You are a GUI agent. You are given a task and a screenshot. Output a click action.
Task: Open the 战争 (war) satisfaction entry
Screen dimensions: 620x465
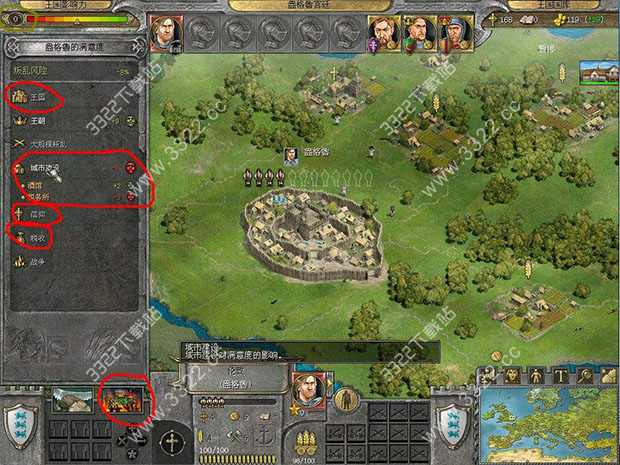click(32, 261)
